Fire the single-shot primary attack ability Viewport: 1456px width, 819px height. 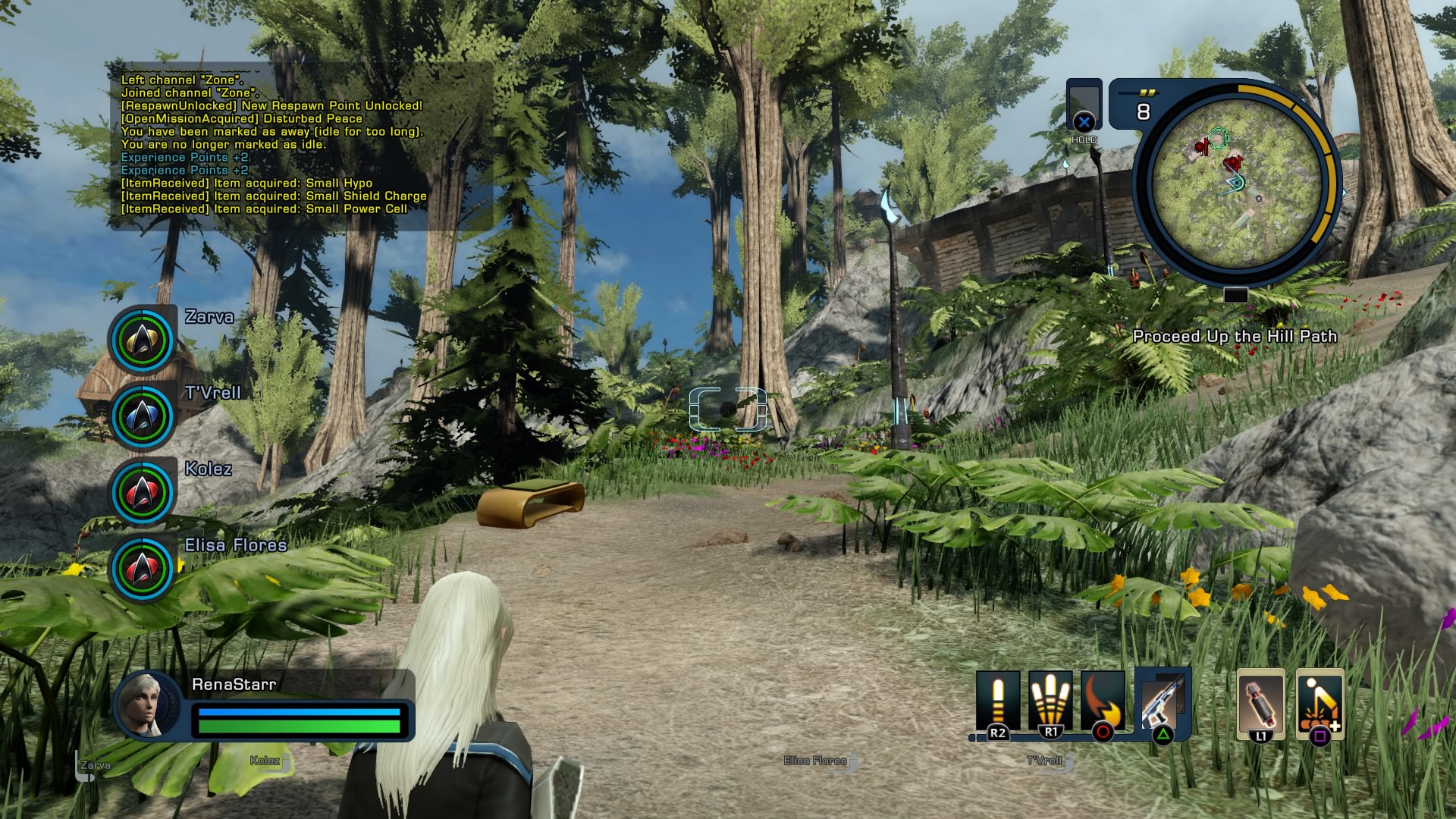(997, 701)
